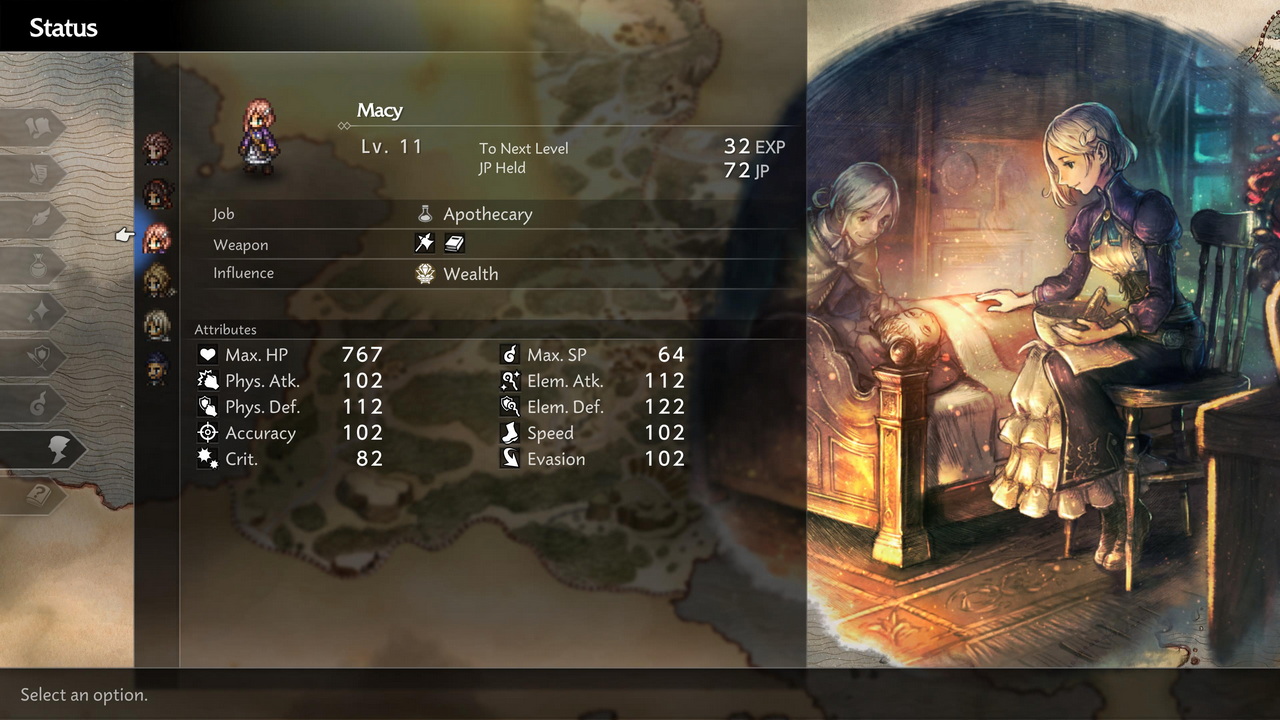Pick the pale-haired party member portrait

coord(157,325)
